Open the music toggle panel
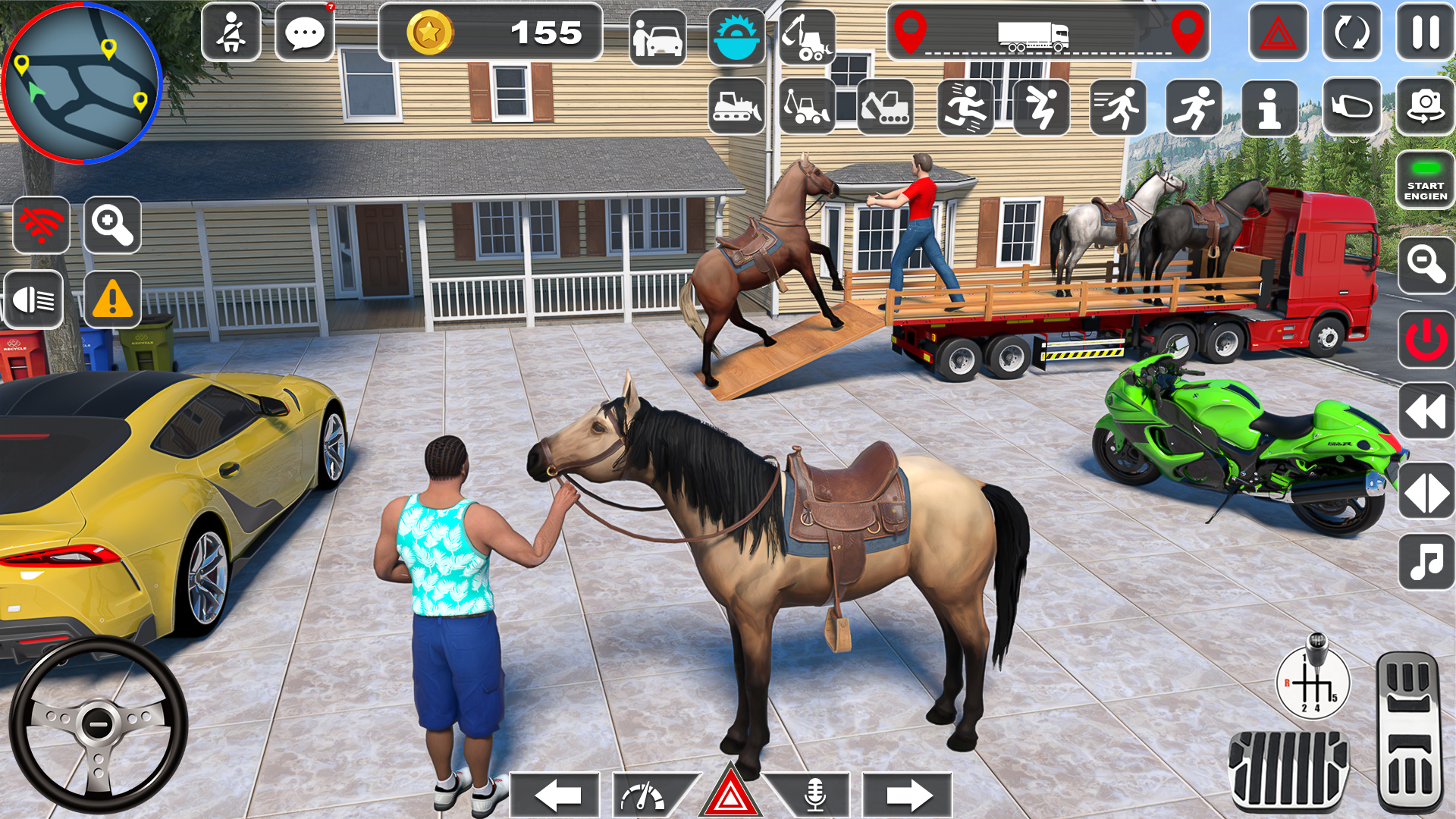The width and height of the screenshot is (1456, 819). pos(1425,561)
